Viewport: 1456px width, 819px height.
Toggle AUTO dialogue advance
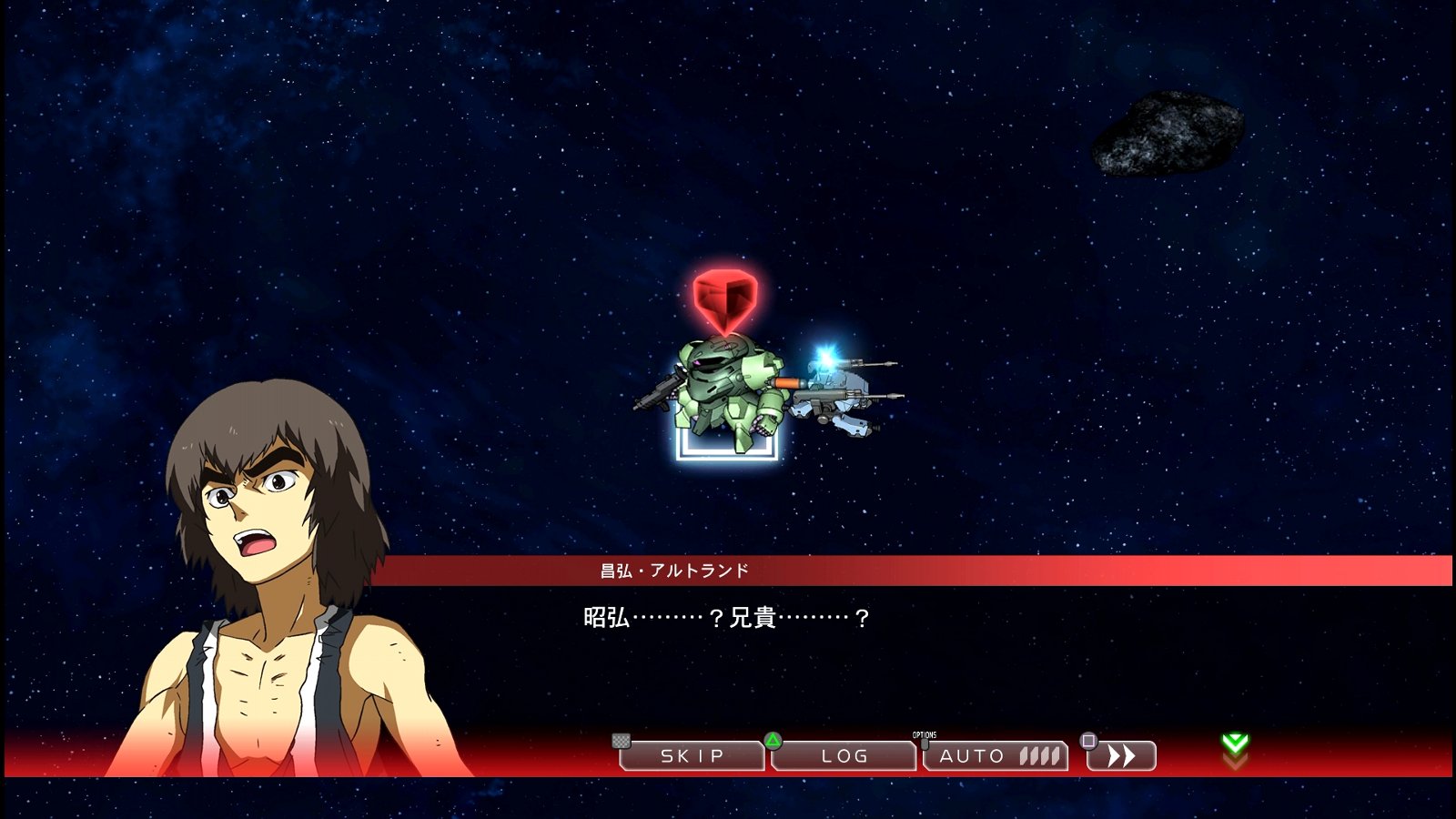996,755
